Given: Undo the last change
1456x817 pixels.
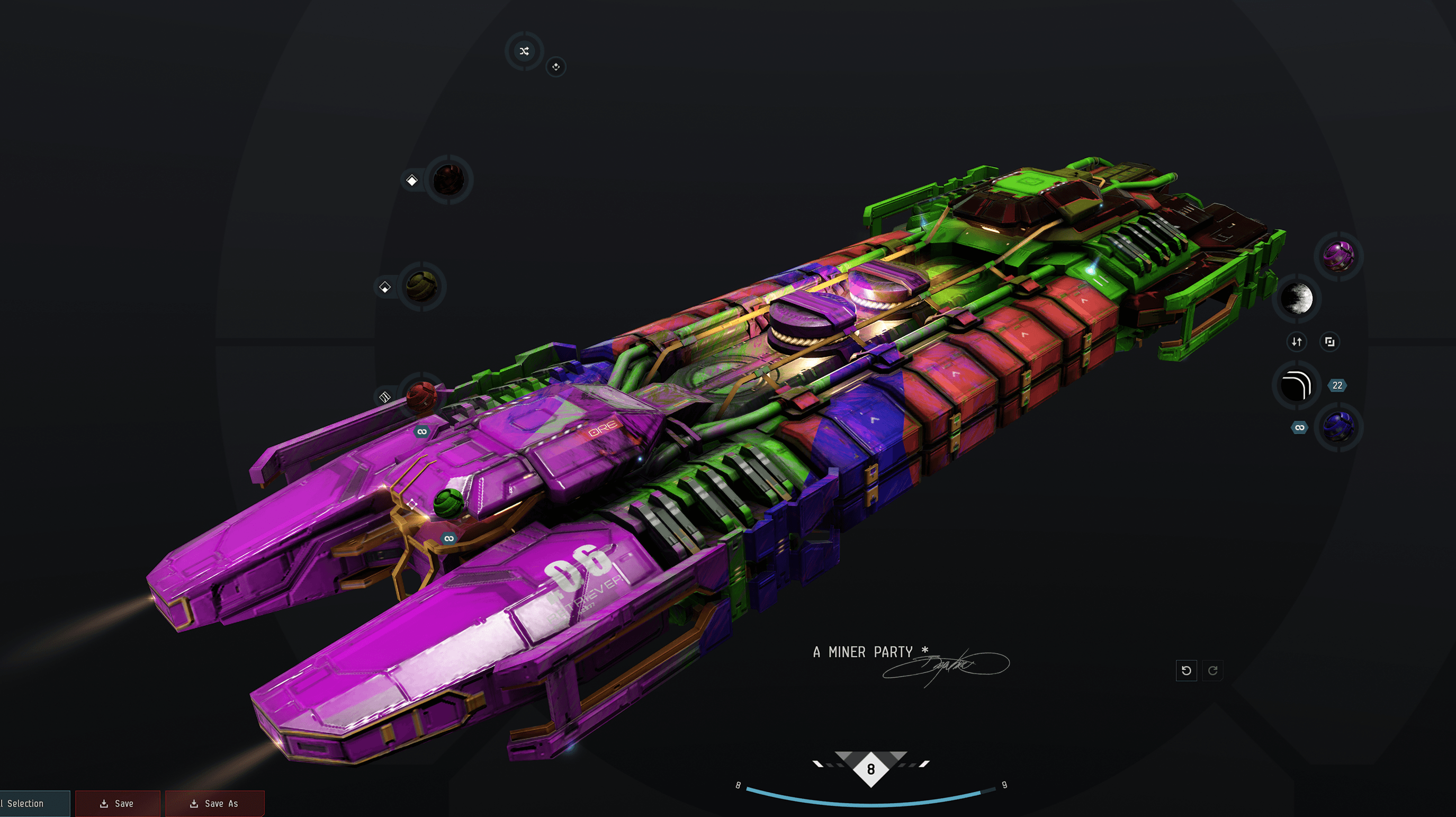Looking at the screenshot, I should pyautogui.click(x=1186, y=670).
